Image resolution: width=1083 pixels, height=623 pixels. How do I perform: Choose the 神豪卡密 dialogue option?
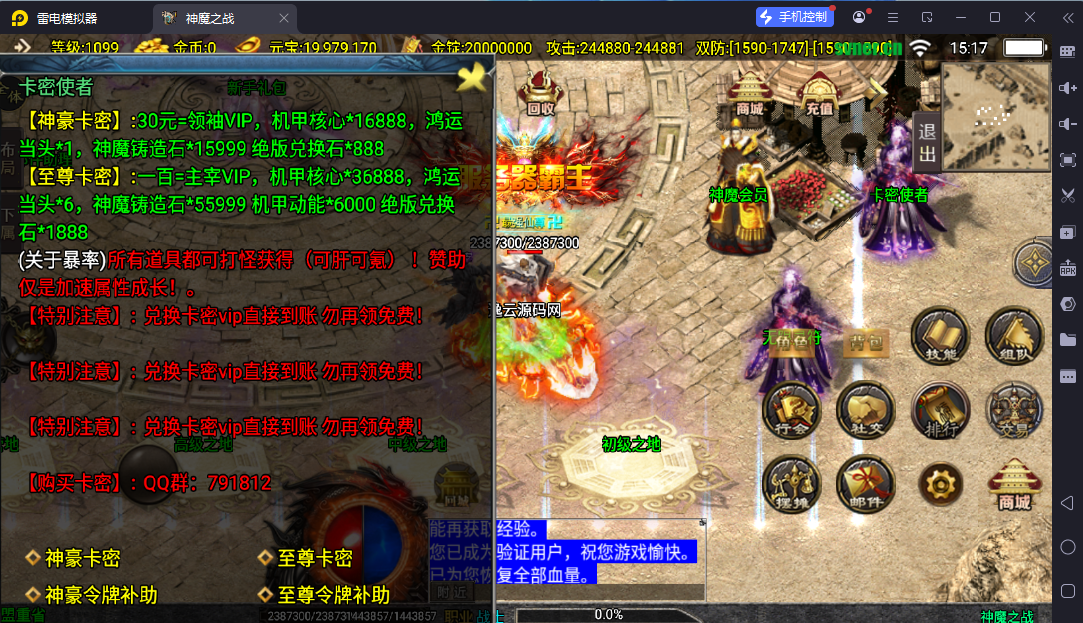click(x=82, y=558)
